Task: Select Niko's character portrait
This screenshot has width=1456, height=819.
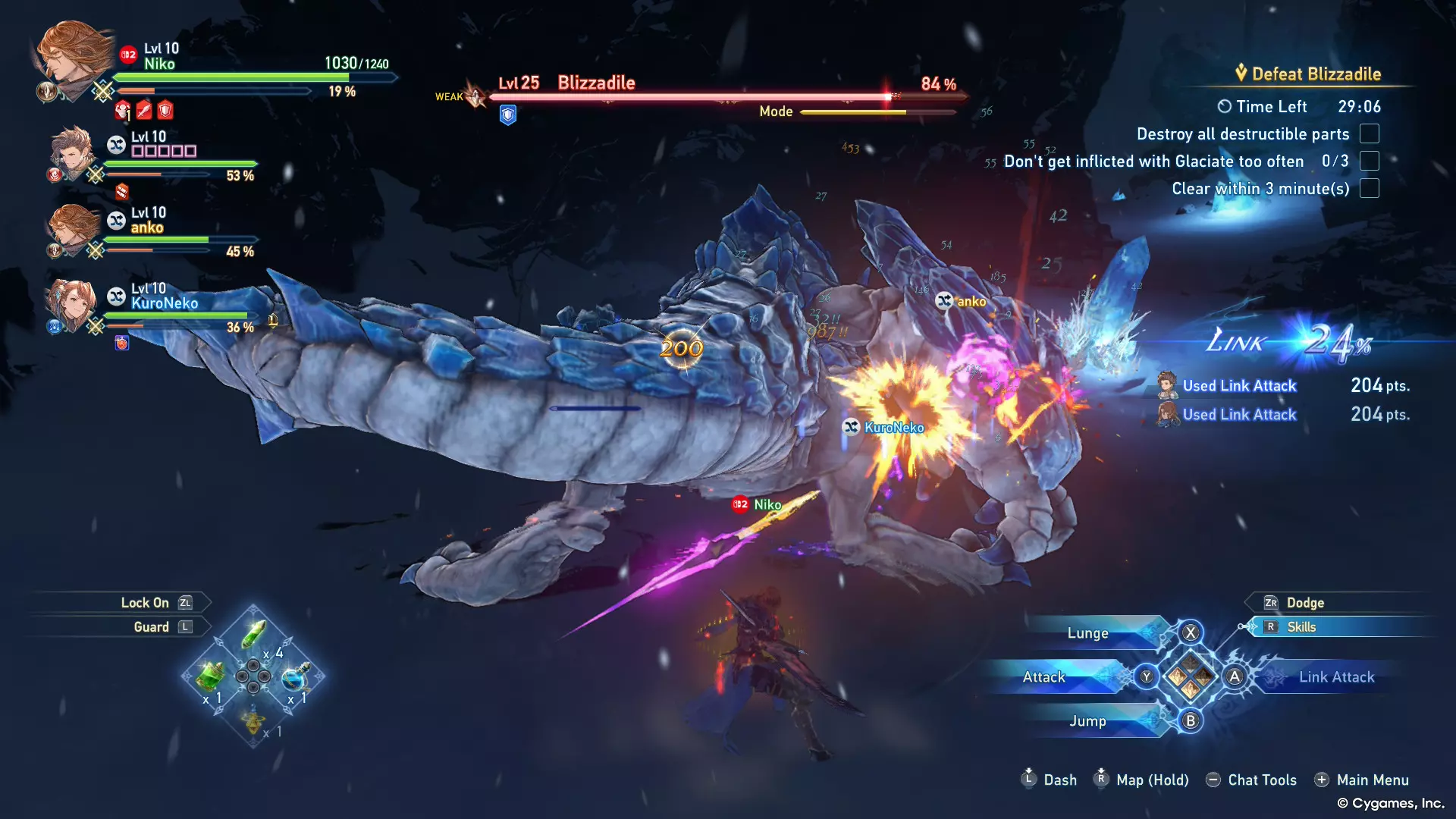Action: point(74,58)
